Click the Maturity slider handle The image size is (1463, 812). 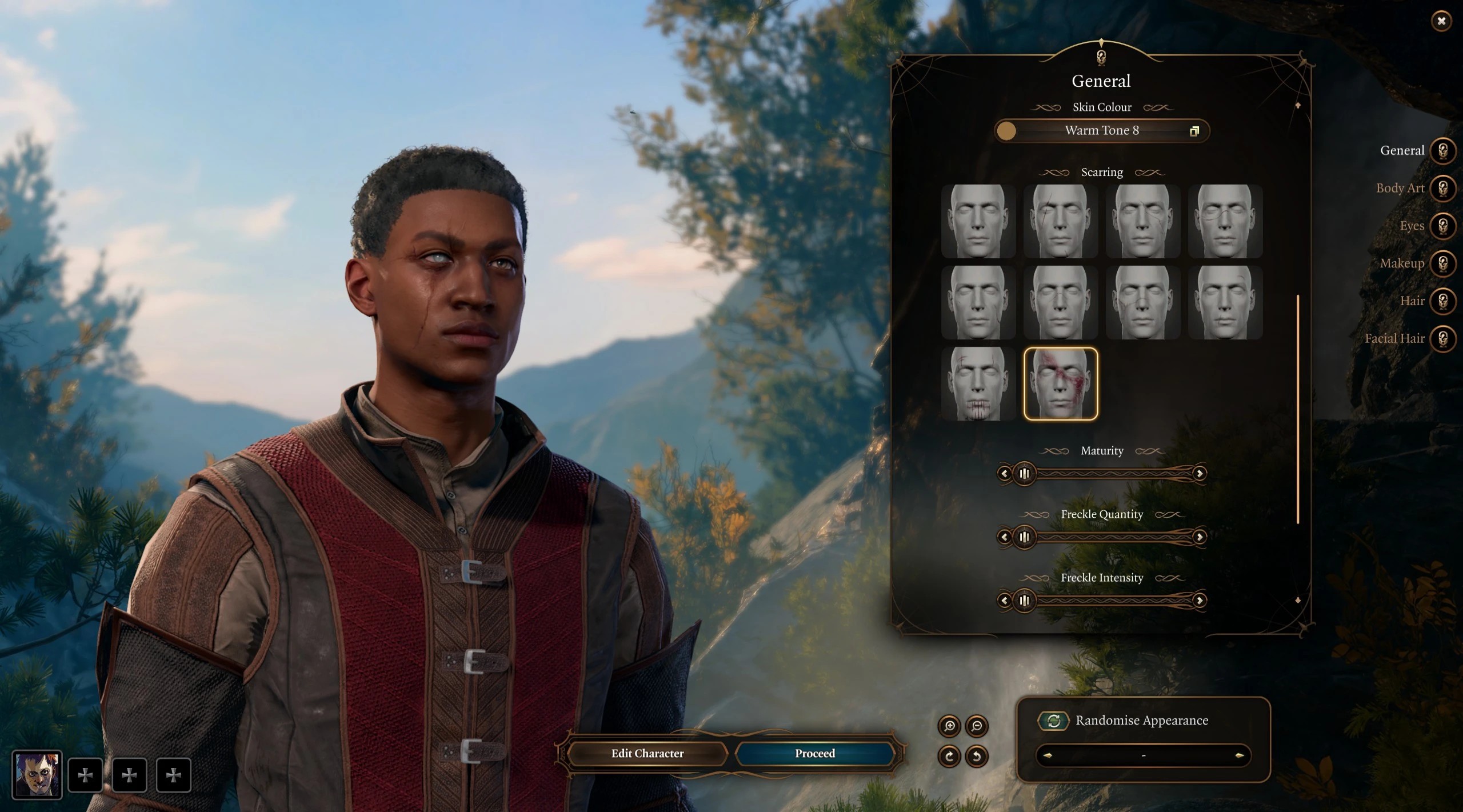(1024, 474)
